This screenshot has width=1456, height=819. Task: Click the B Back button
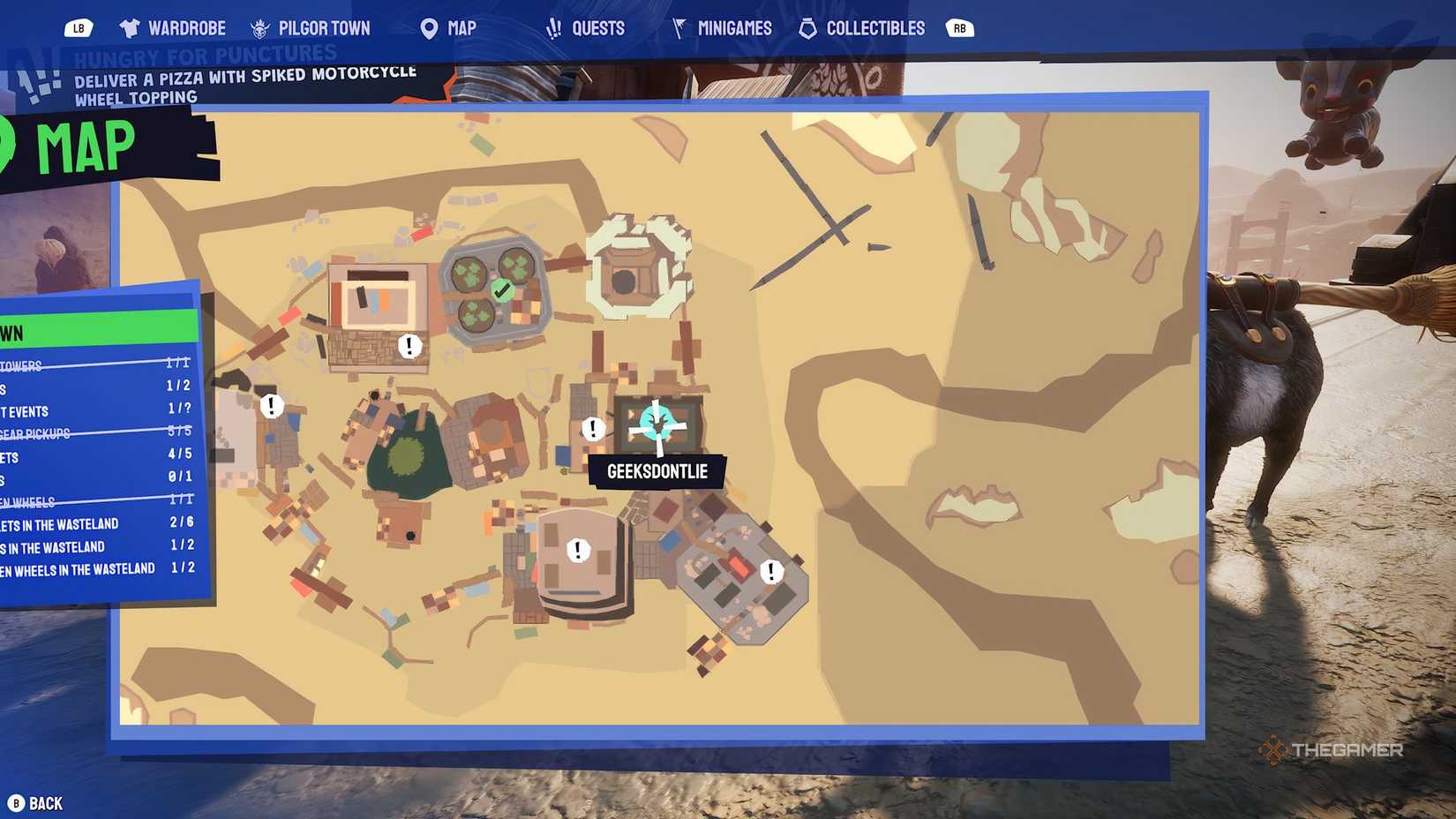(35, 803)
